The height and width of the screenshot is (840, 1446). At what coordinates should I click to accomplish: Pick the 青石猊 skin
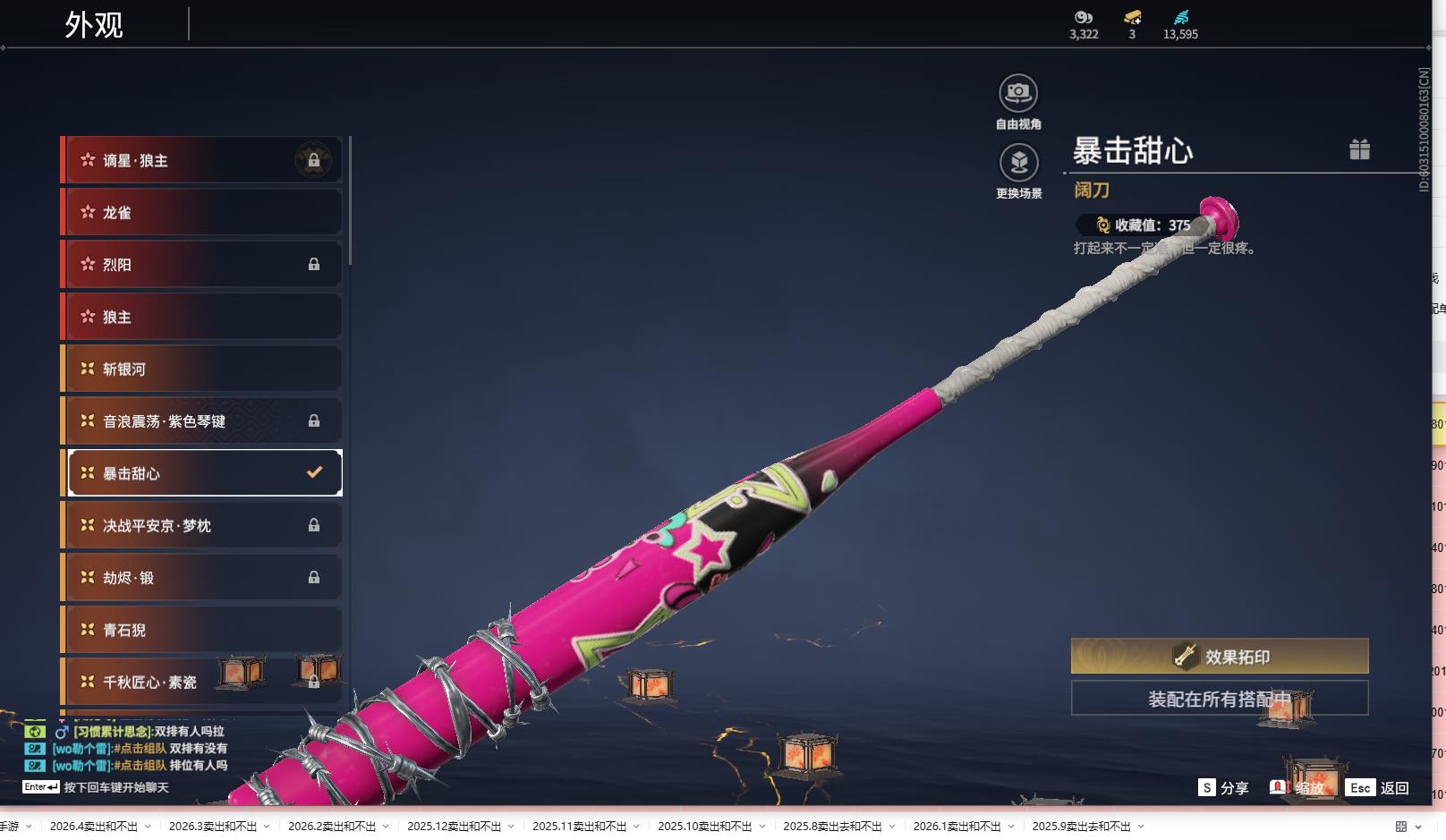point(202,630)
